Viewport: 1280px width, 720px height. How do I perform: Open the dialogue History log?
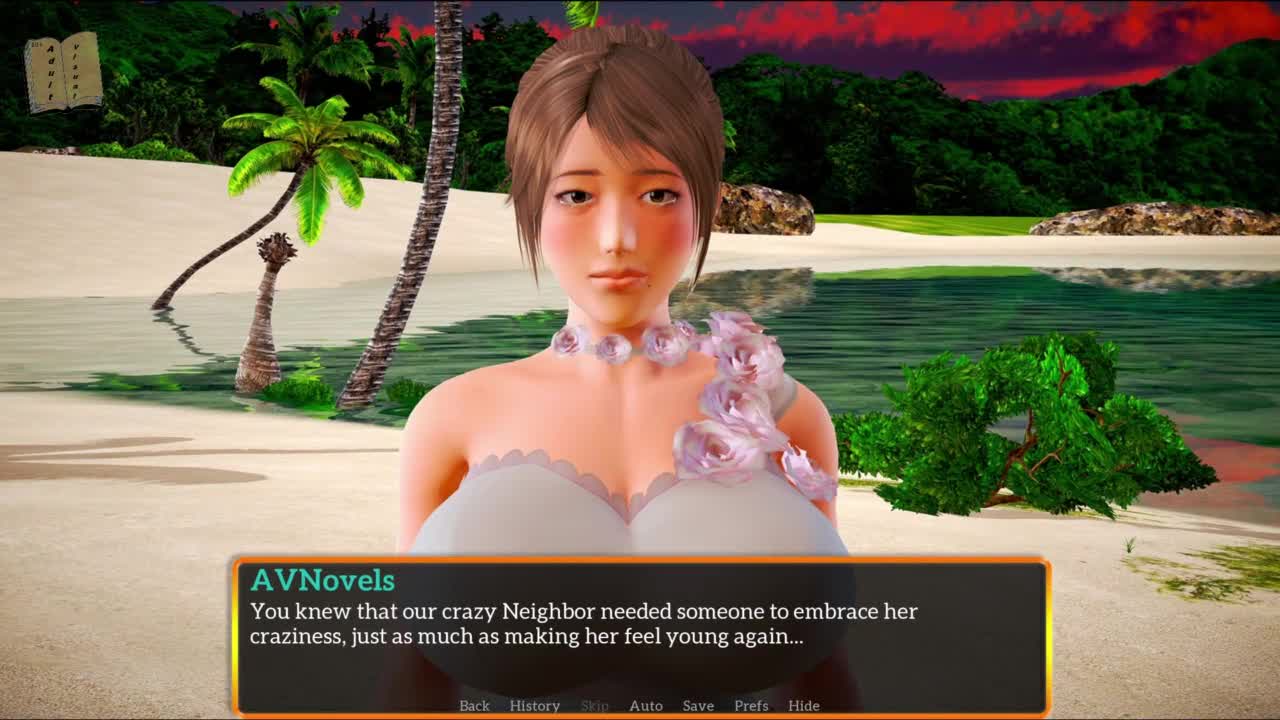[534, 705]
